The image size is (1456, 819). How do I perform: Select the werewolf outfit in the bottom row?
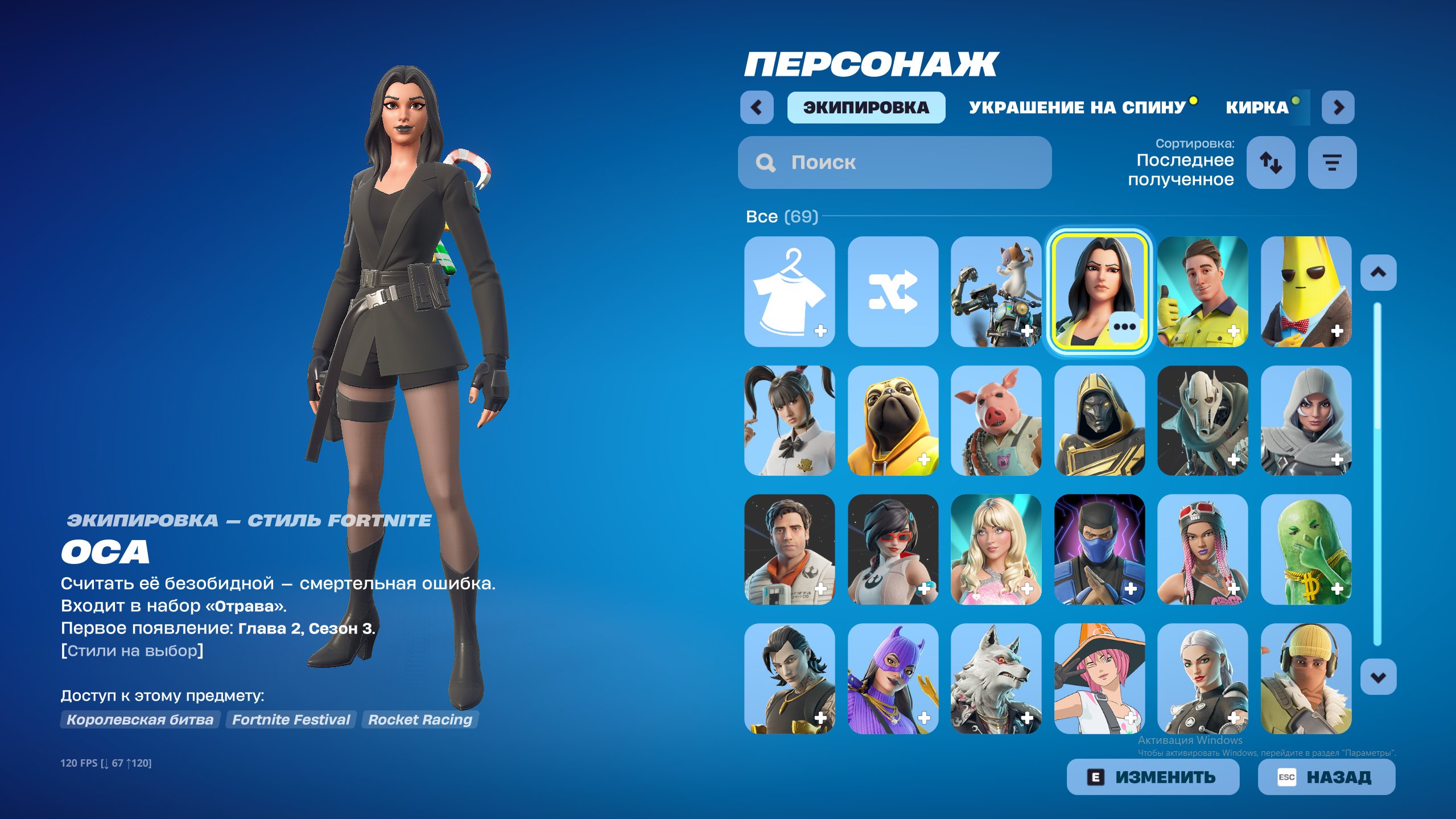pyautogui.click(x=996, y=675)
